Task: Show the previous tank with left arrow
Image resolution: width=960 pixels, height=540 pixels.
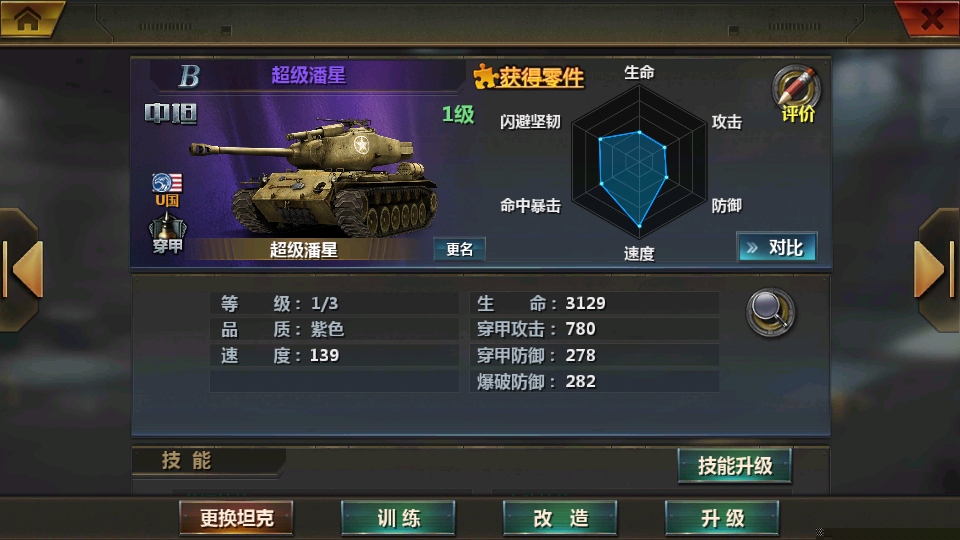Action: coord(22,268)
